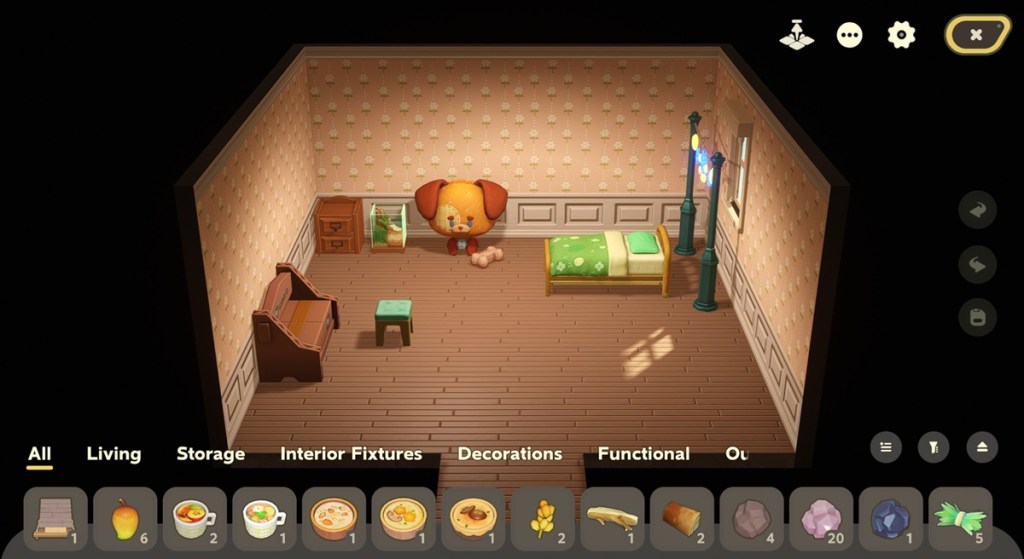Click the clipboard save layout button
Image resolution: width=1024 pixels, height=559 pixels.
click(x=977, y=317)
